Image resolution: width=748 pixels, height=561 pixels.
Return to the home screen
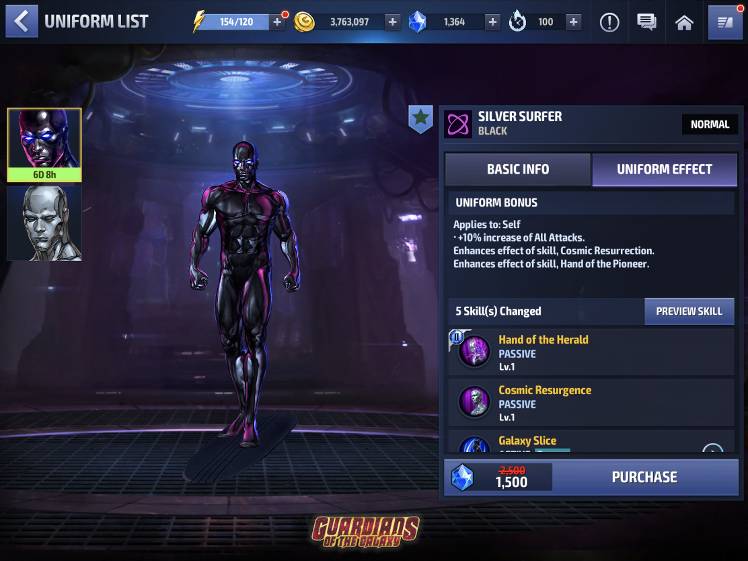point(684,22)
